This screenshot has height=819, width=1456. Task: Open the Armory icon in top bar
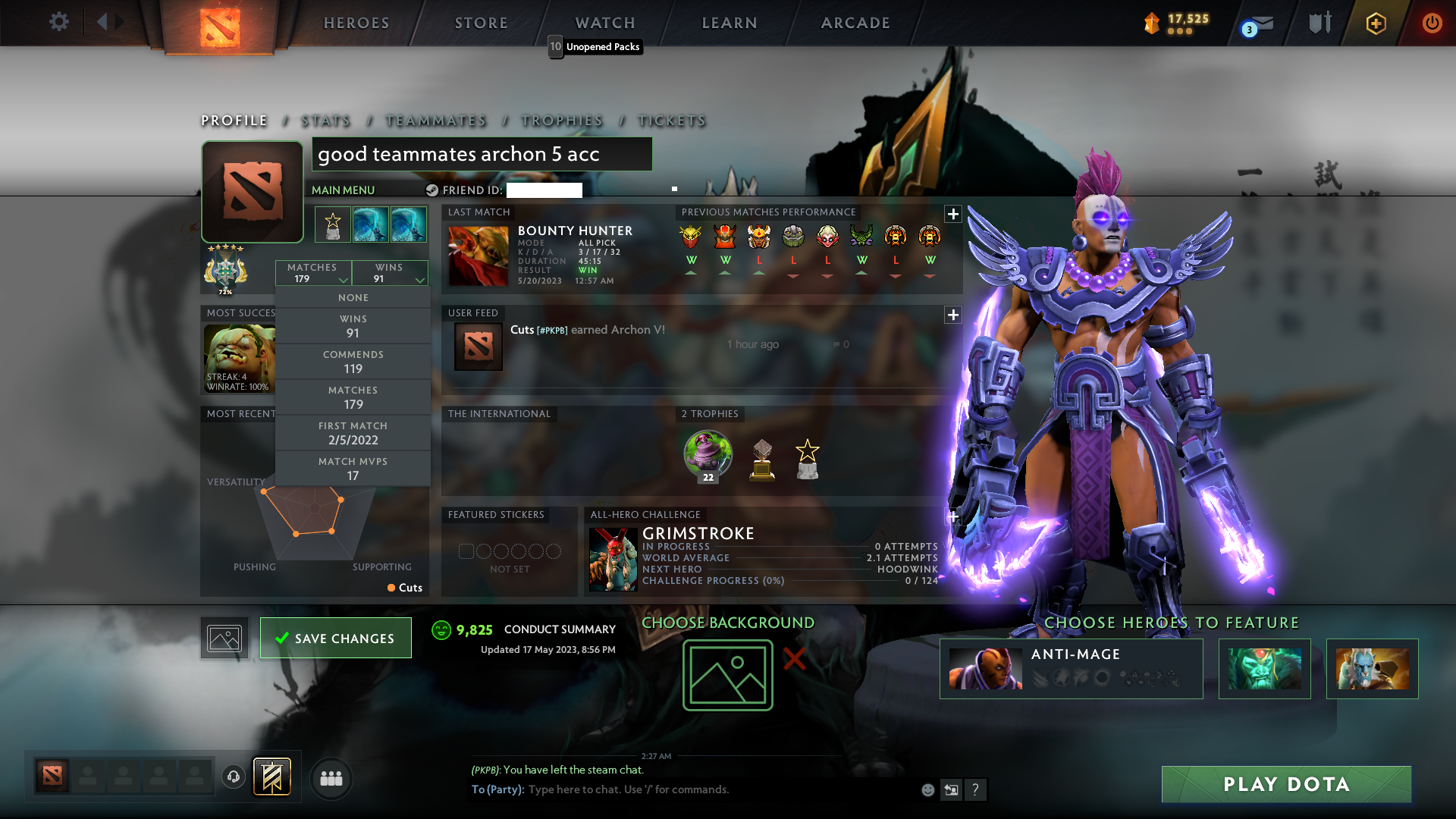1319,23
